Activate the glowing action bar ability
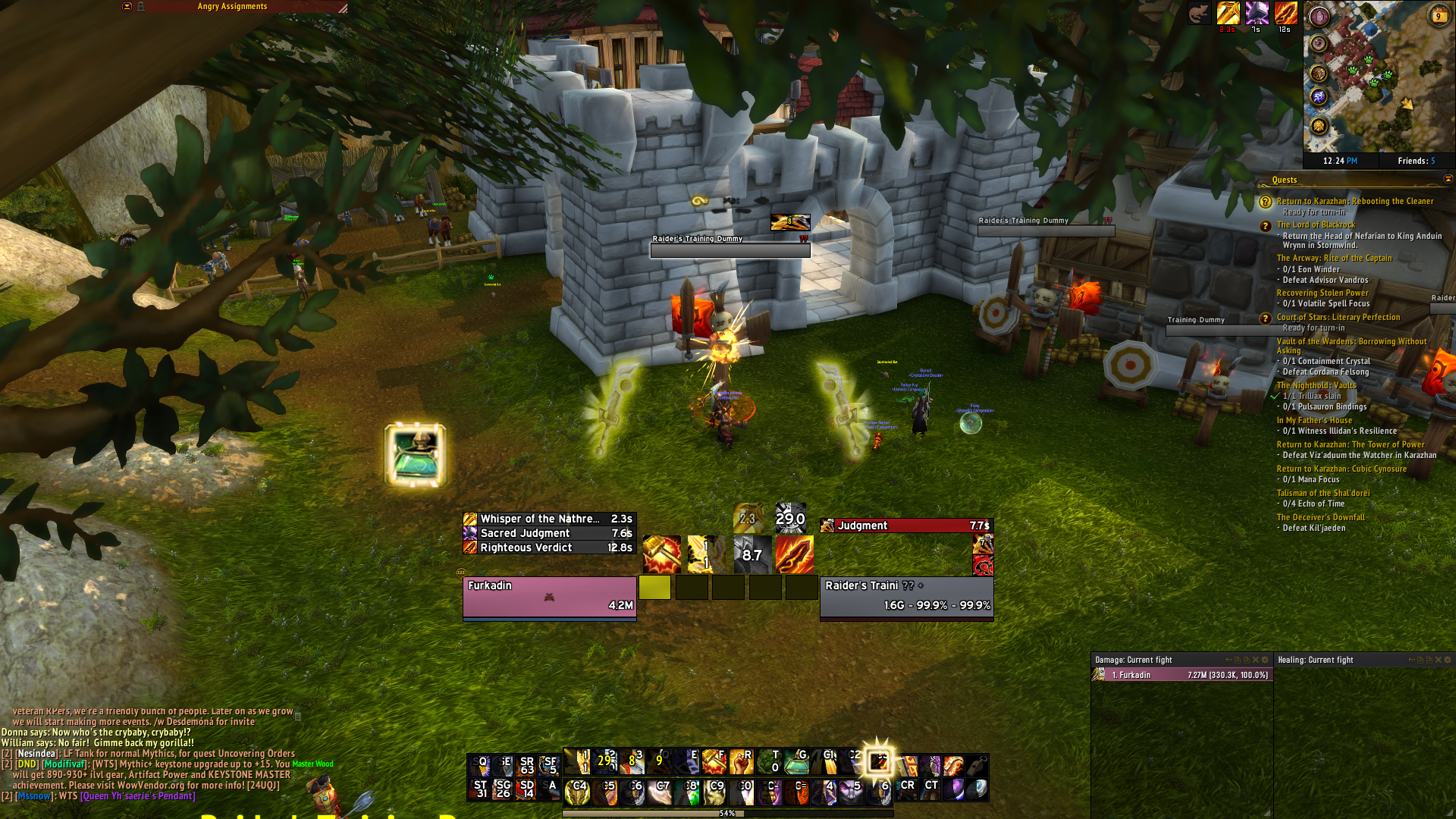The width and height of the screenshot is (1456, 819). tap(878, 761)
